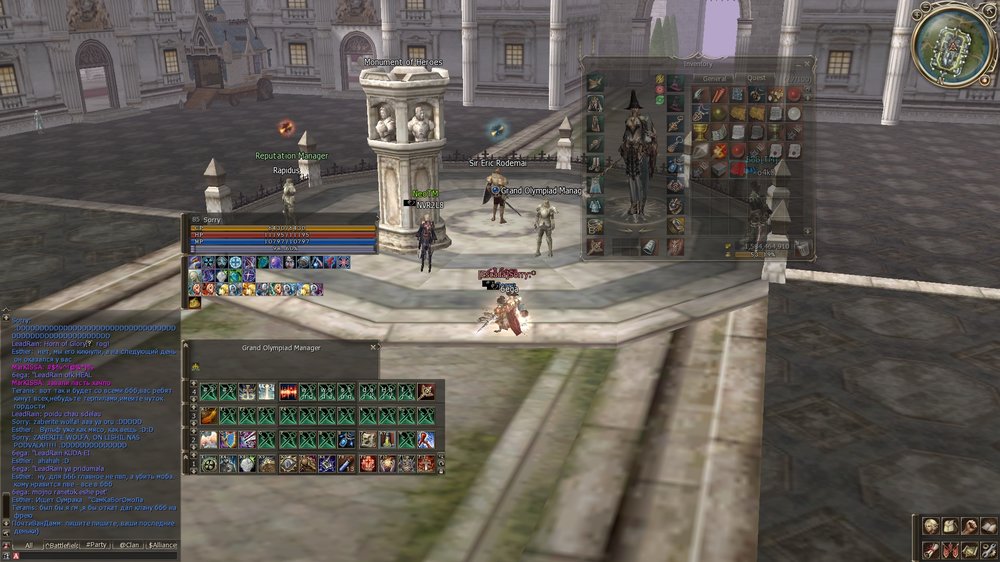The width and height of the screenshot is (1000, 562).
Task: Select the golden trophy cup item
Action: 702,132
